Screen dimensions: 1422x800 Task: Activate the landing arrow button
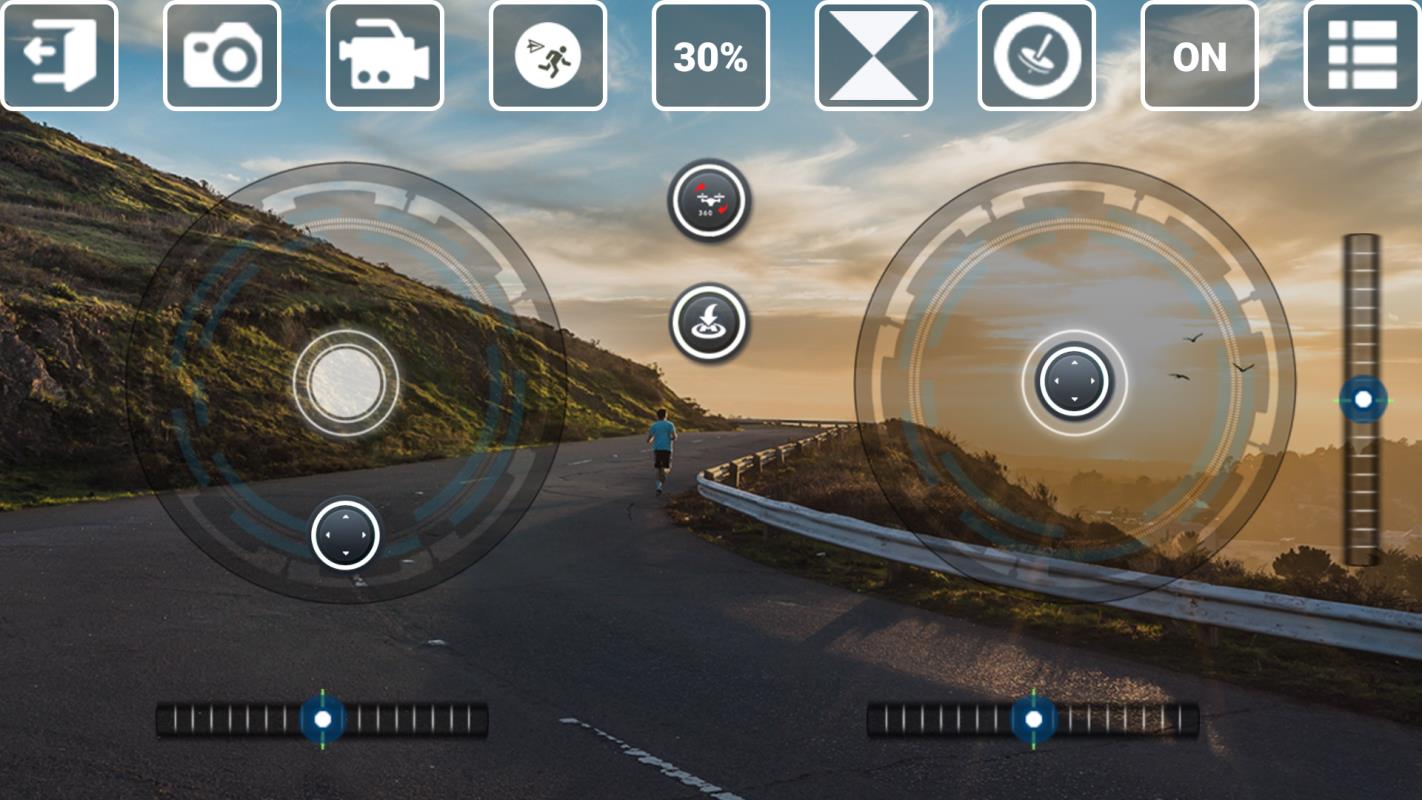point(709,322)
